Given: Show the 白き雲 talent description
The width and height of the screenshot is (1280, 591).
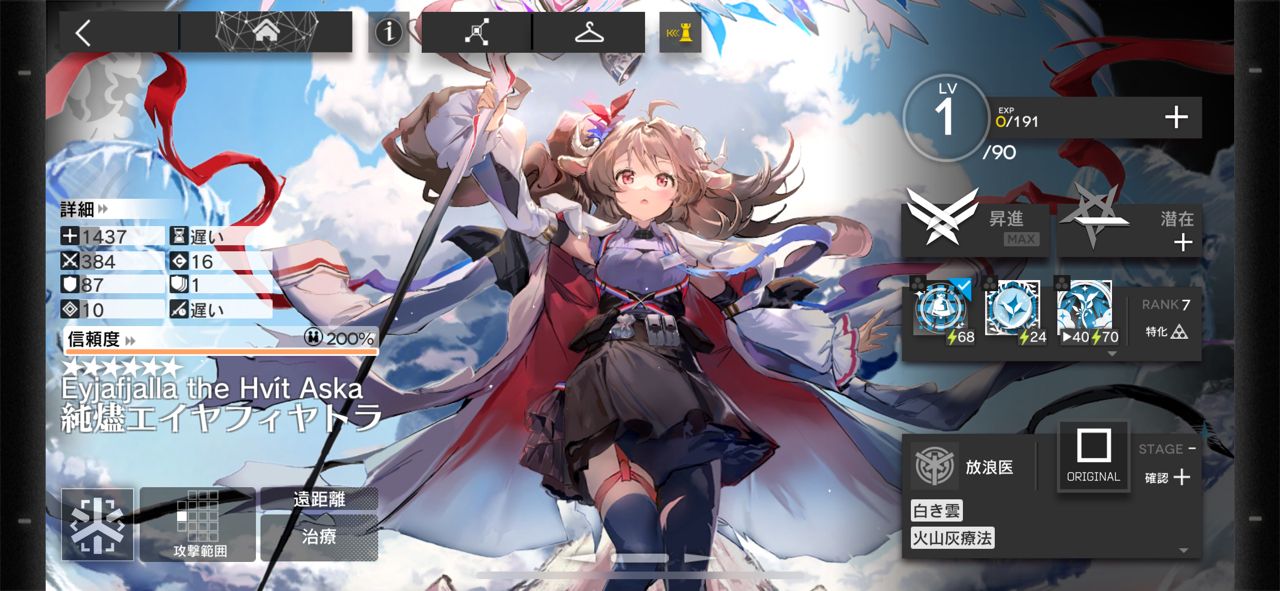Looking at the screenshot, I should [936, 511].
